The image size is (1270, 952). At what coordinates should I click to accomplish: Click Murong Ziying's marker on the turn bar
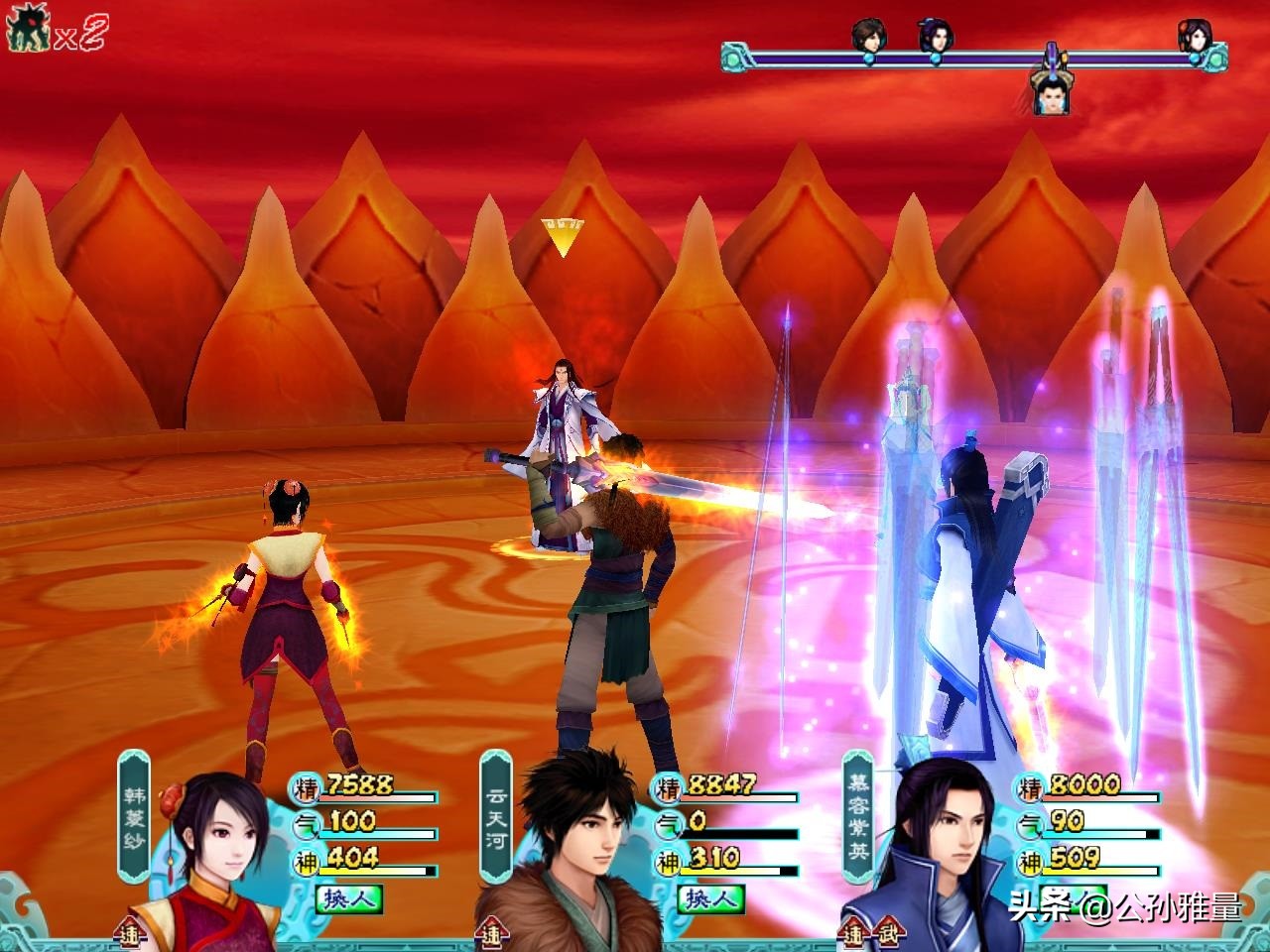click(935, 38)
